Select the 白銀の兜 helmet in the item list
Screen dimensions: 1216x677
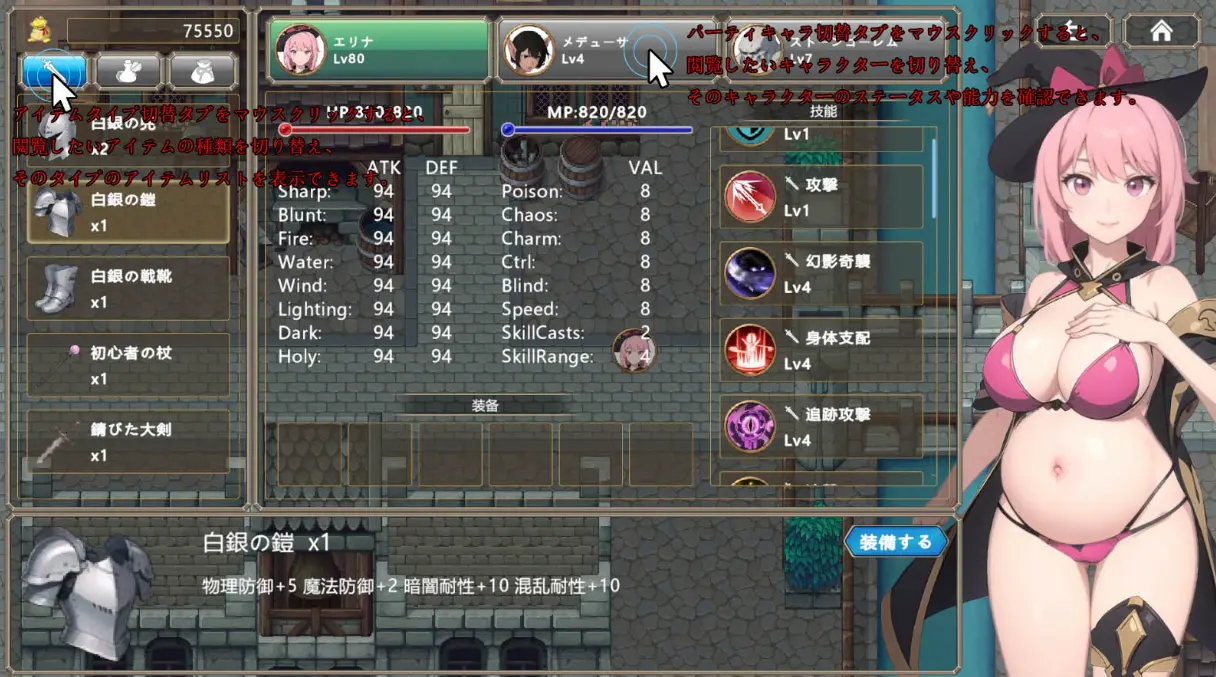pyautogui.click(x=128, y=137)
